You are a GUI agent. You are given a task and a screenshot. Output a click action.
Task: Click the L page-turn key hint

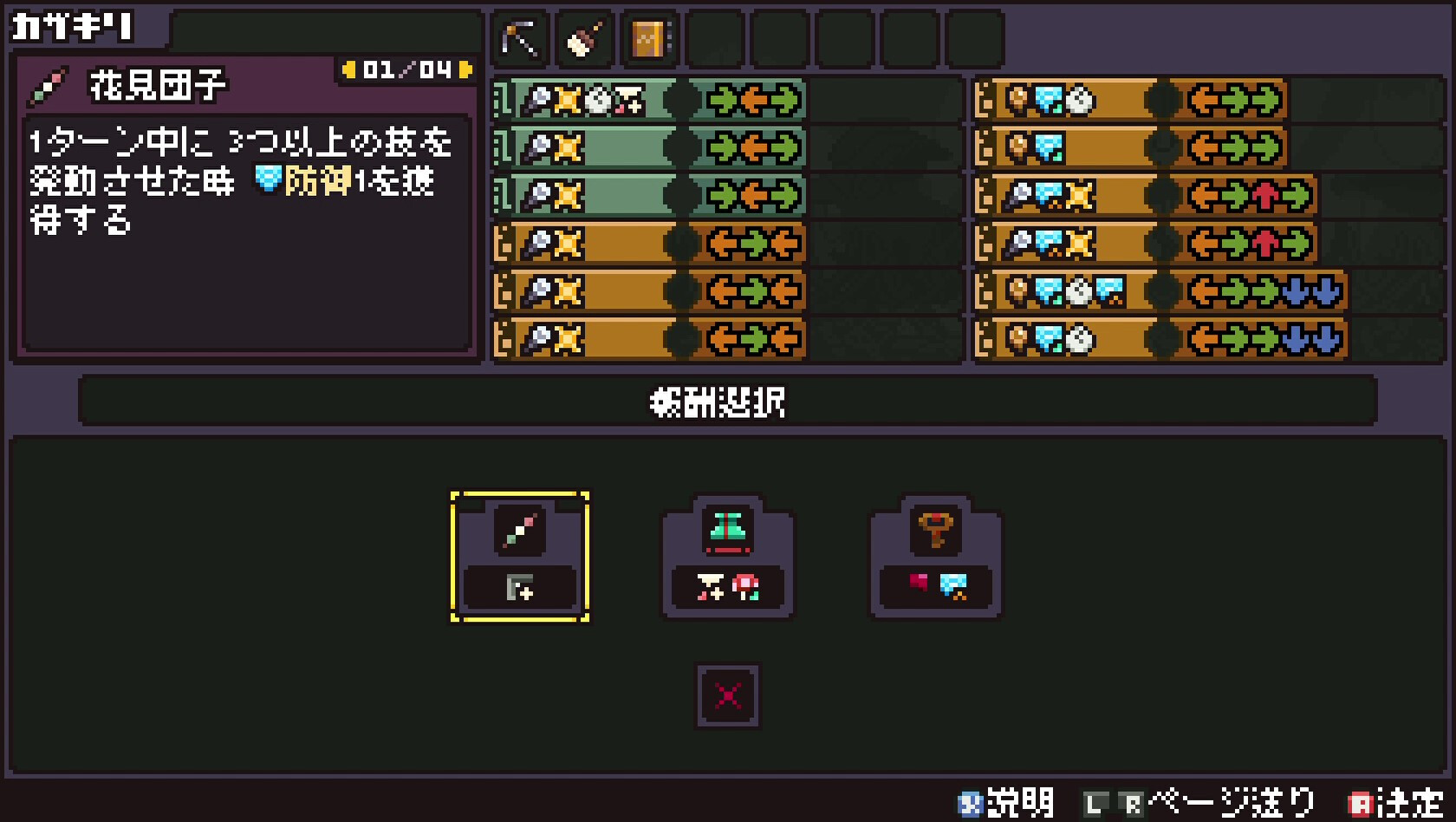coord(1097,805)
